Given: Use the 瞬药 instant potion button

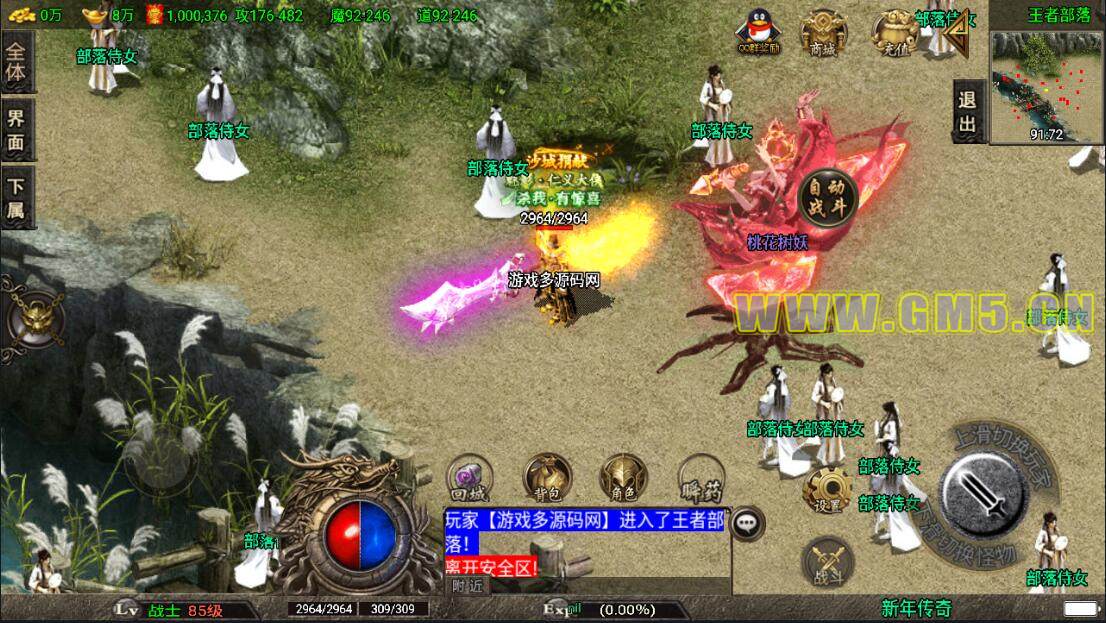Looking at the screenshot, I should tap(700, 478).
